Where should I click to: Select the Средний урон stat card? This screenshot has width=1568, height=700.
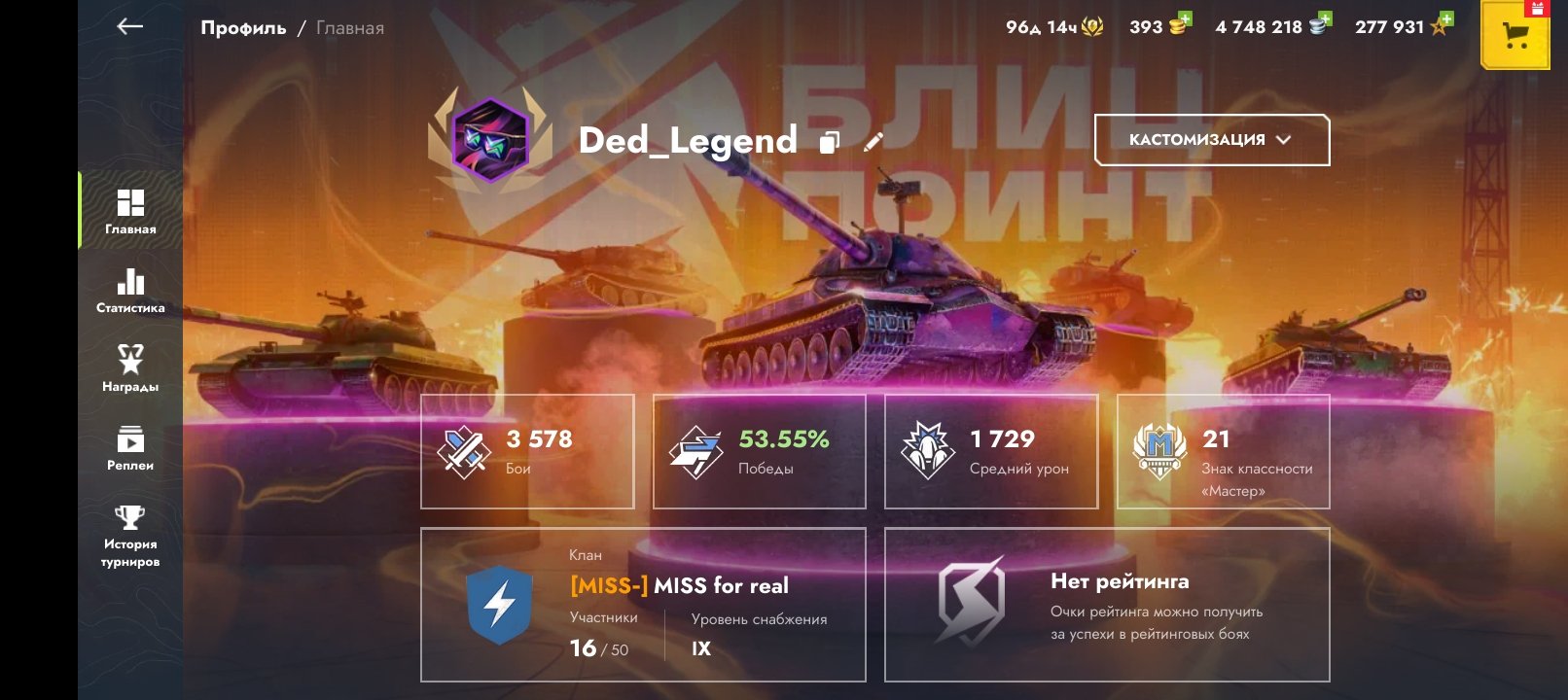[x=991, y=451]
